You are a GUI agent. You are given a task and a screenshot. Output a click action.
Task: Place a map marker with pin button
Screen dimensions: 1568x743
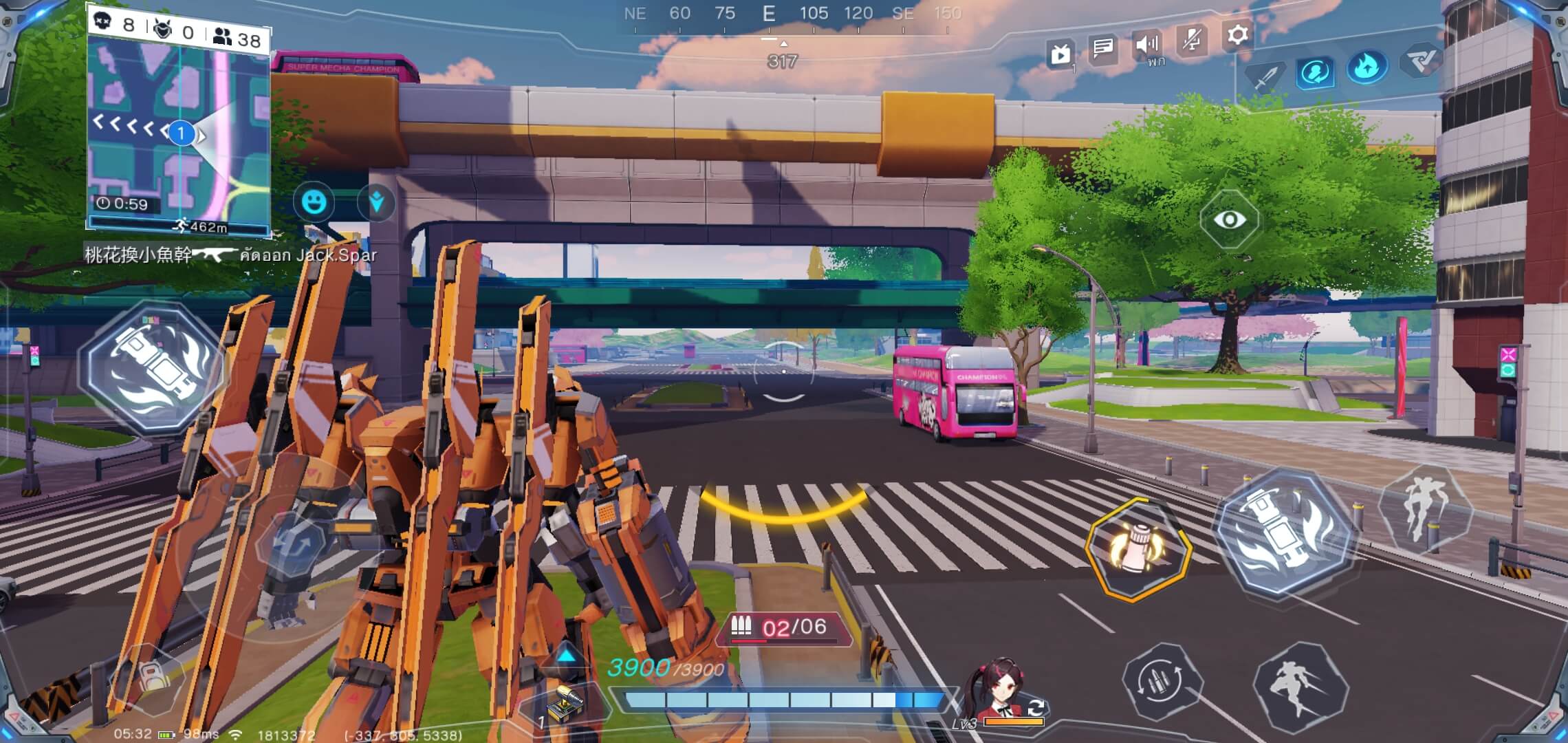376,202
